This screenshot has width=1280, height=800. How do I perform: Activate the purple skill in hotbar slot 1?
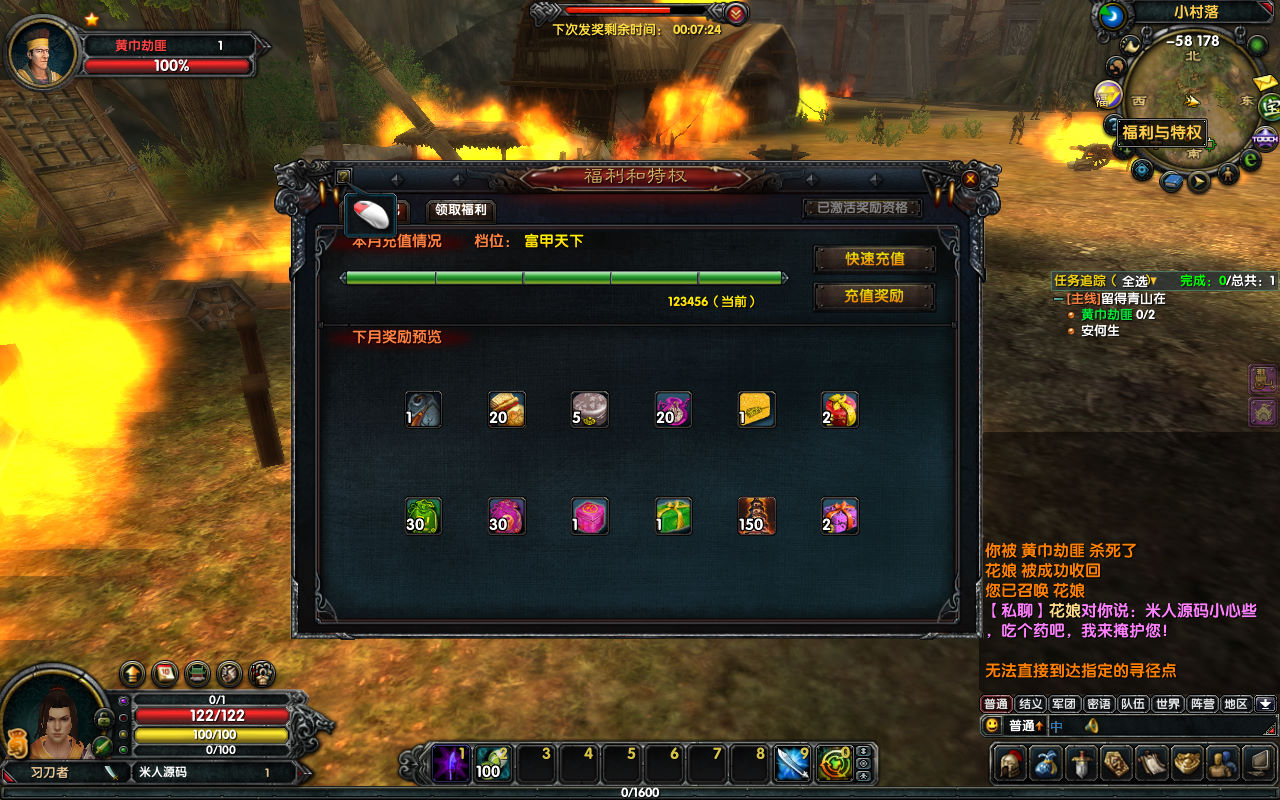point(449,764)
